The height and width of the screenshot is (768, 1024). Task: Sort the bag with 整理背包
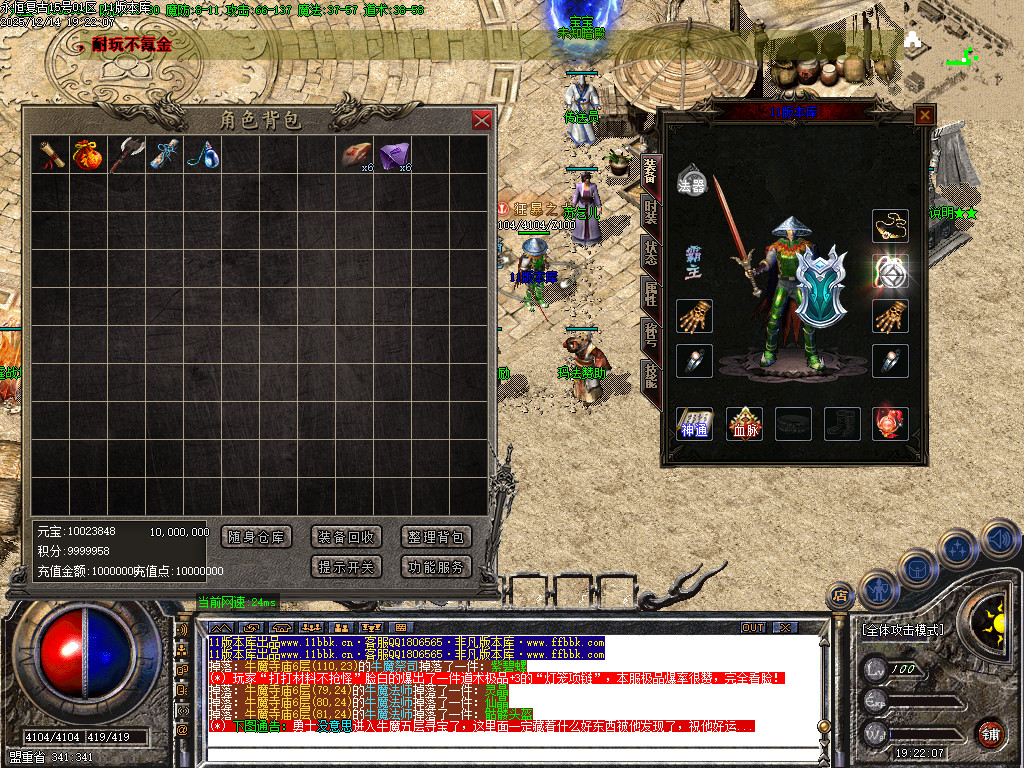[x=436, y=537]
